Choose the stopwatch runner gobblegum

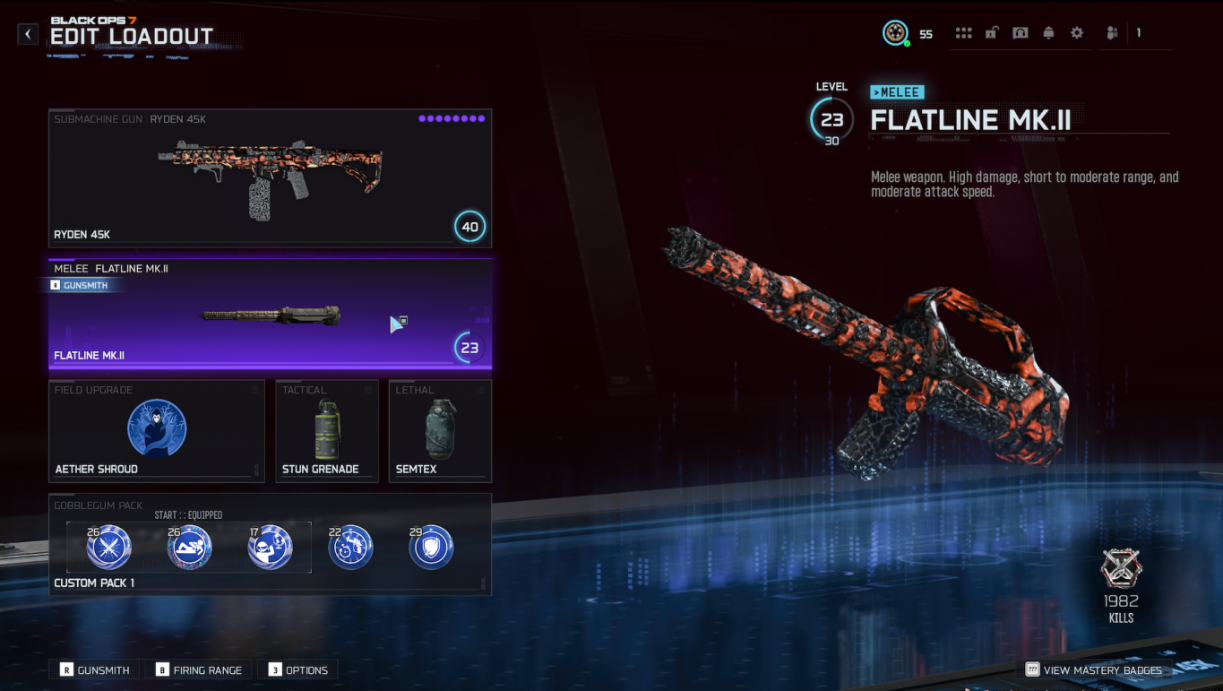(351, 548)
